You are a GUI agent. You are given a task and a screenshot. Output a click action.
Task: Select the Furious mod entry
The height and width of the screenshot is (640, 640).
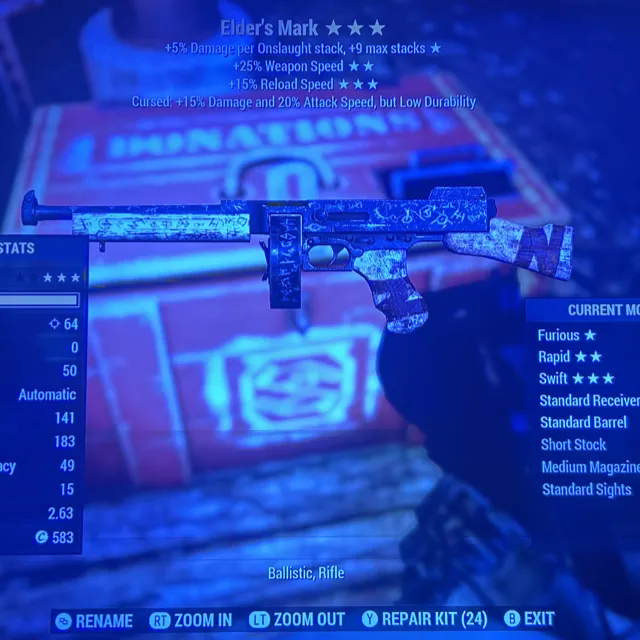coord(567,335)
